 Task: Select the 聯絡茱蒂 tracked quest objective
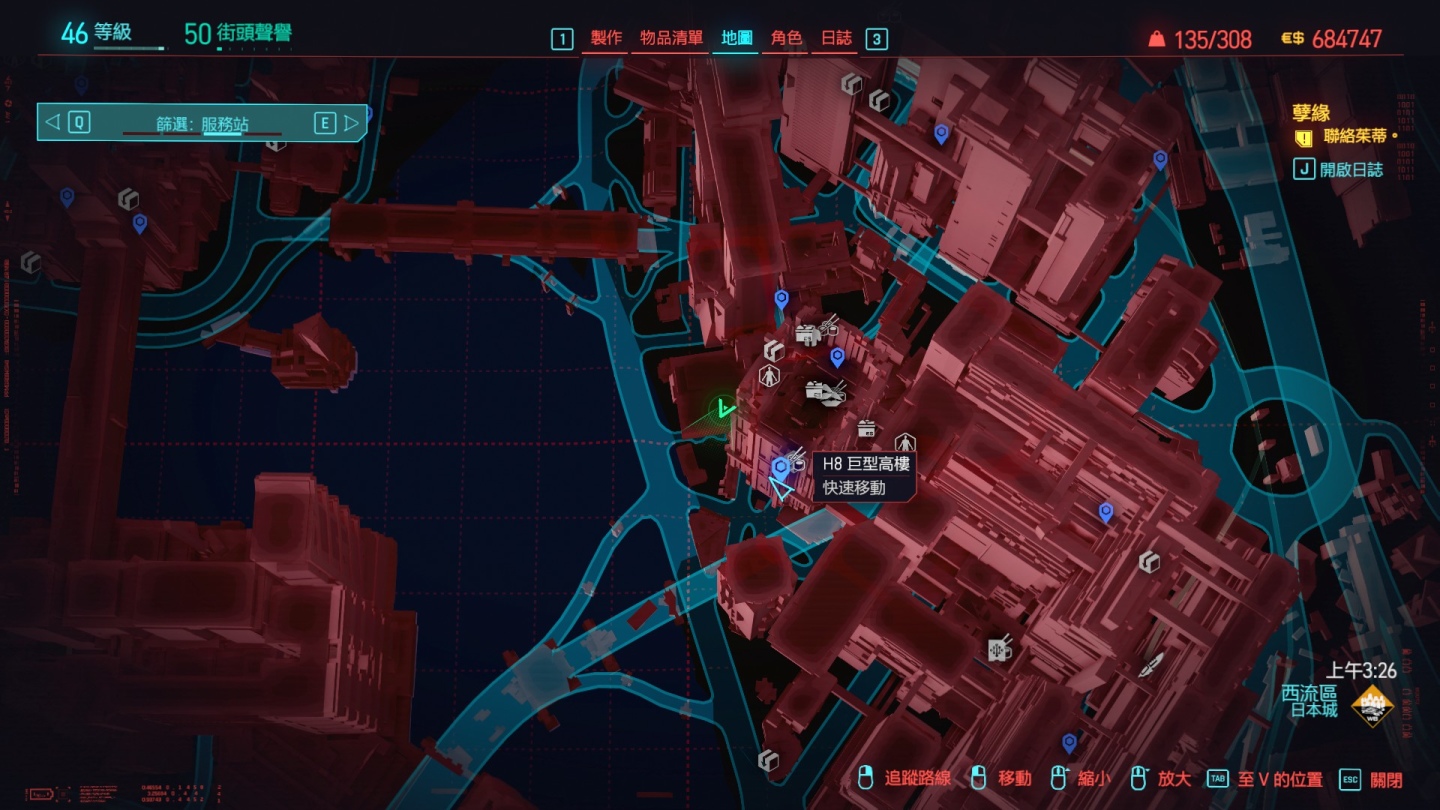[x=1354, y=136]
